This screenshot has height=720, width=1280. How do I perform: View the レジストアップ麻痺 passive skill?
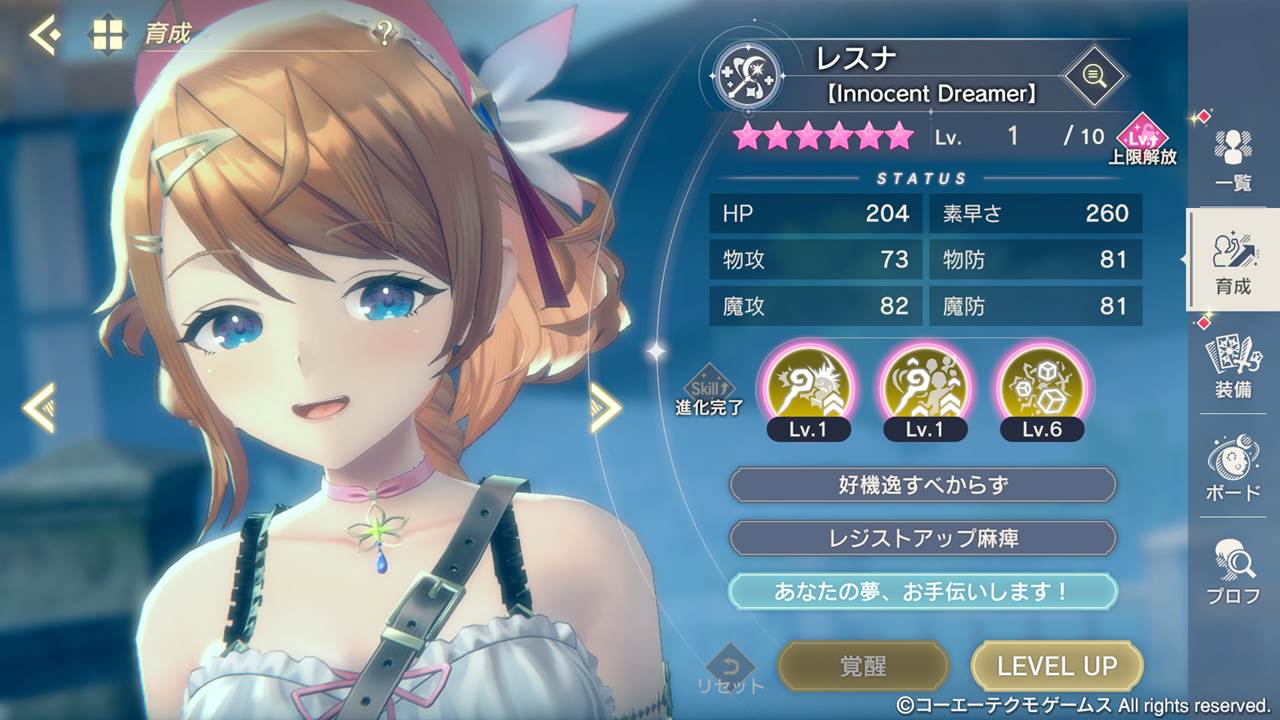922,538
